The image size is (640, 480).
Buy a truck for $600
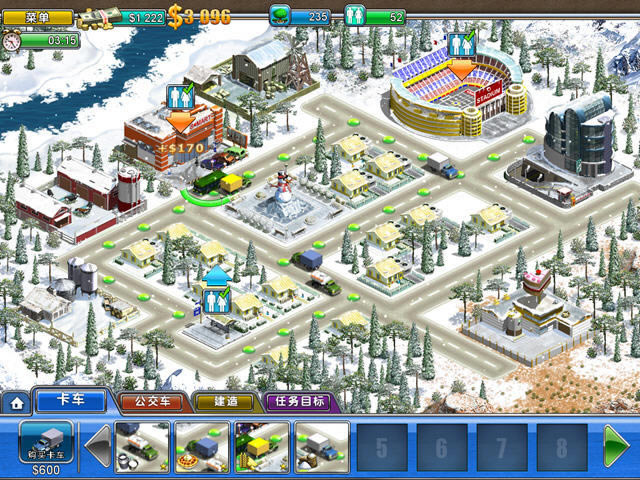(46, 444)
